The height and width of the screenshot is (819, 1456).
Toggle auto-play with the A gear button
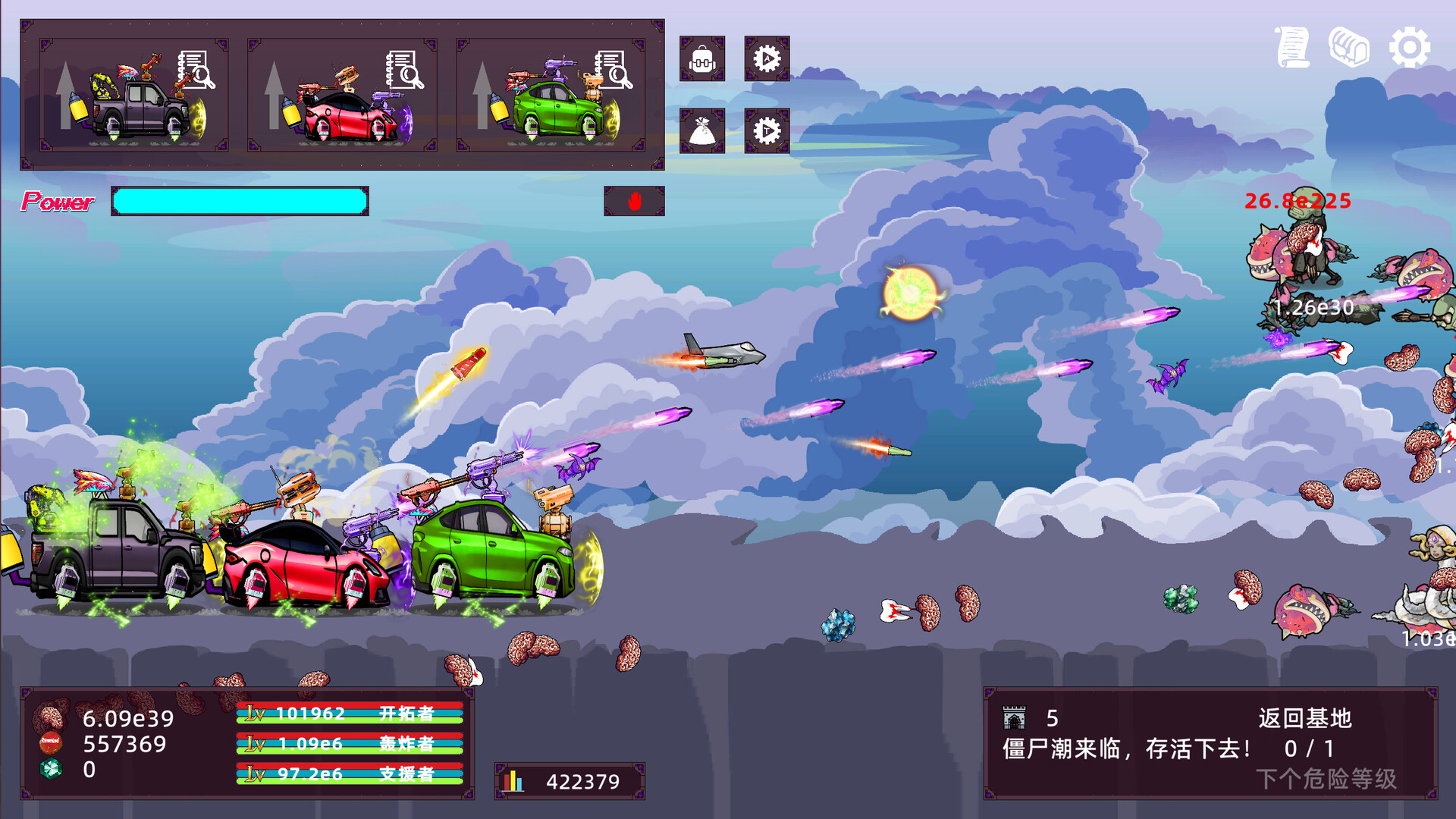click(767, 61)
